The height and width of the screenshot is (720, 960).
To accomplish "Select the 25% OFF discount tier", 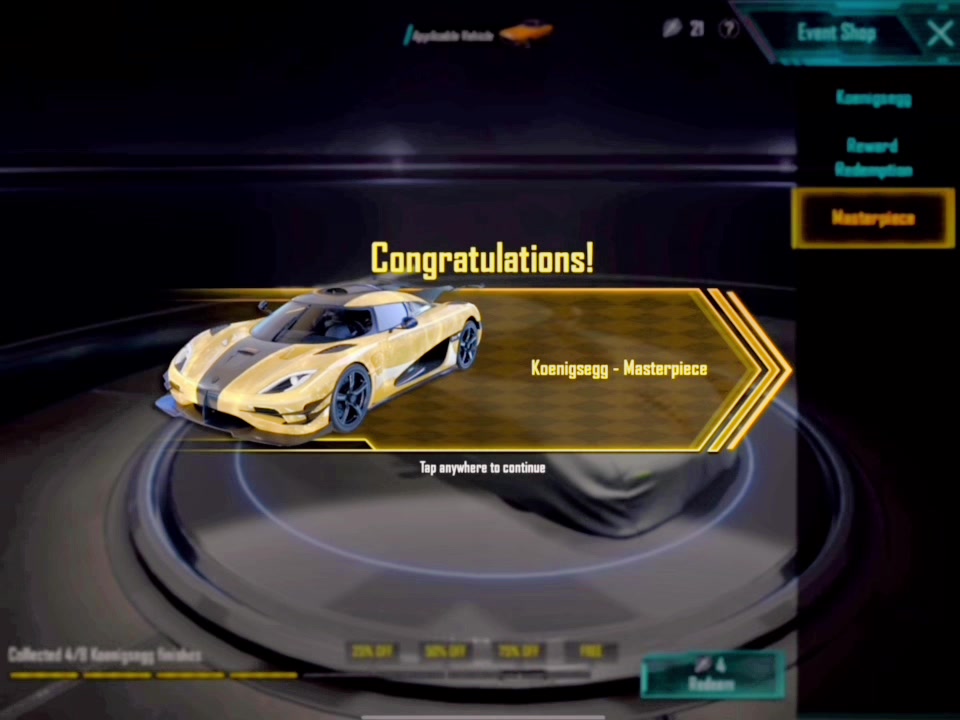I will tap(372, 651).
